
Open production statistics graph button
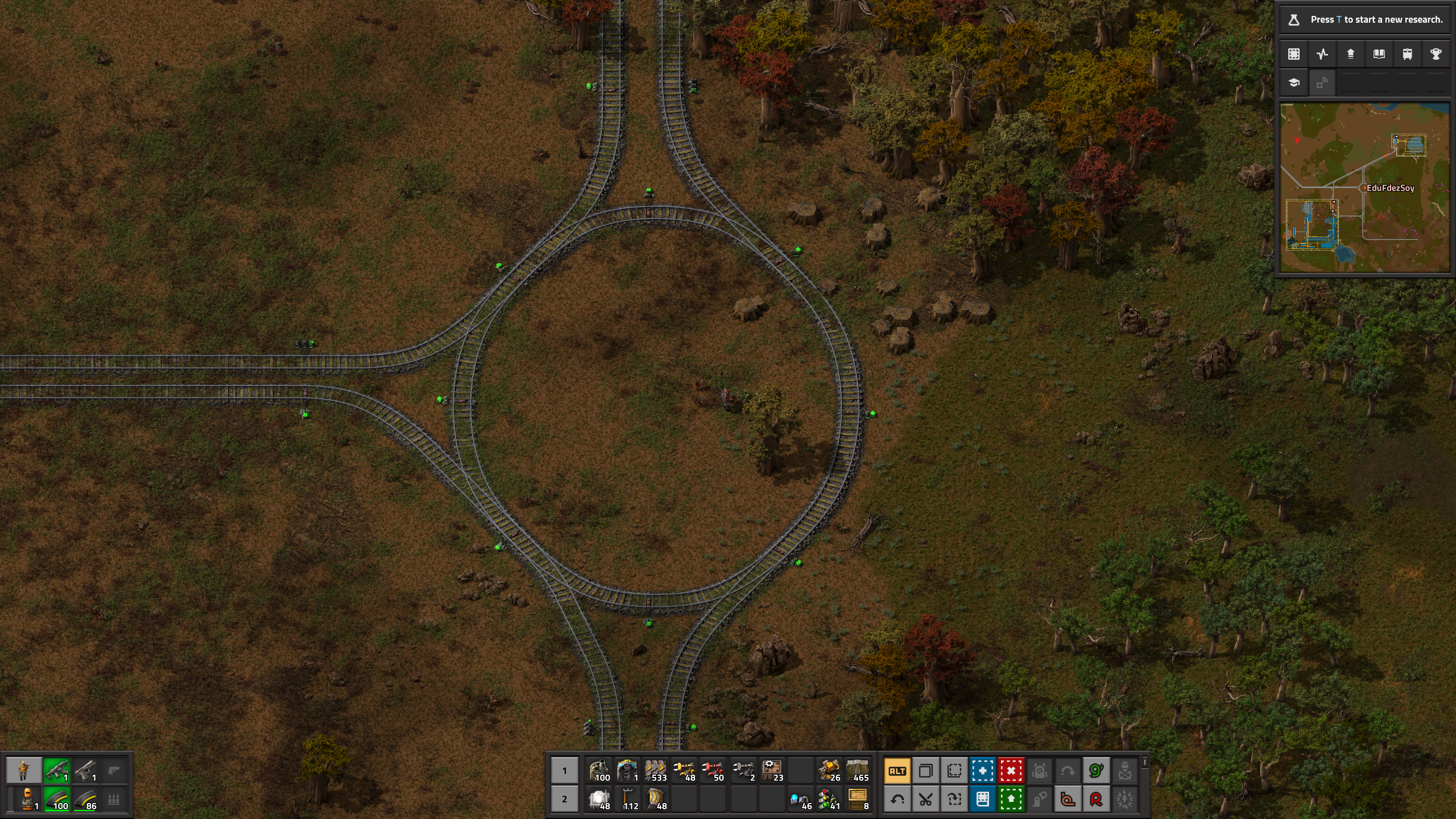coord(1322,54)
